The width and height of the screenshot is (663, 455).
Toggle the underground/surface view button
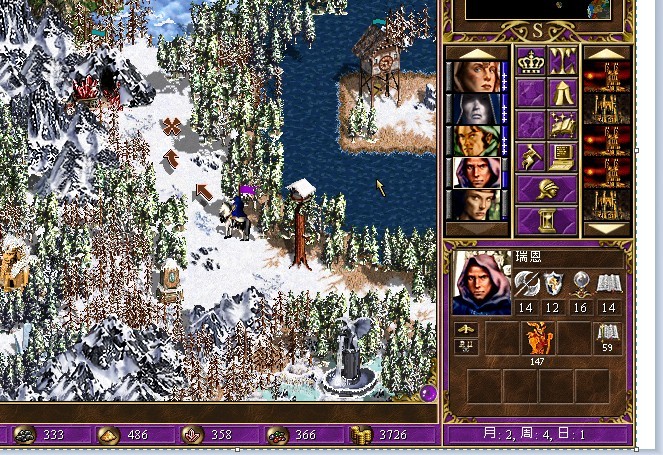coord(562,62)
